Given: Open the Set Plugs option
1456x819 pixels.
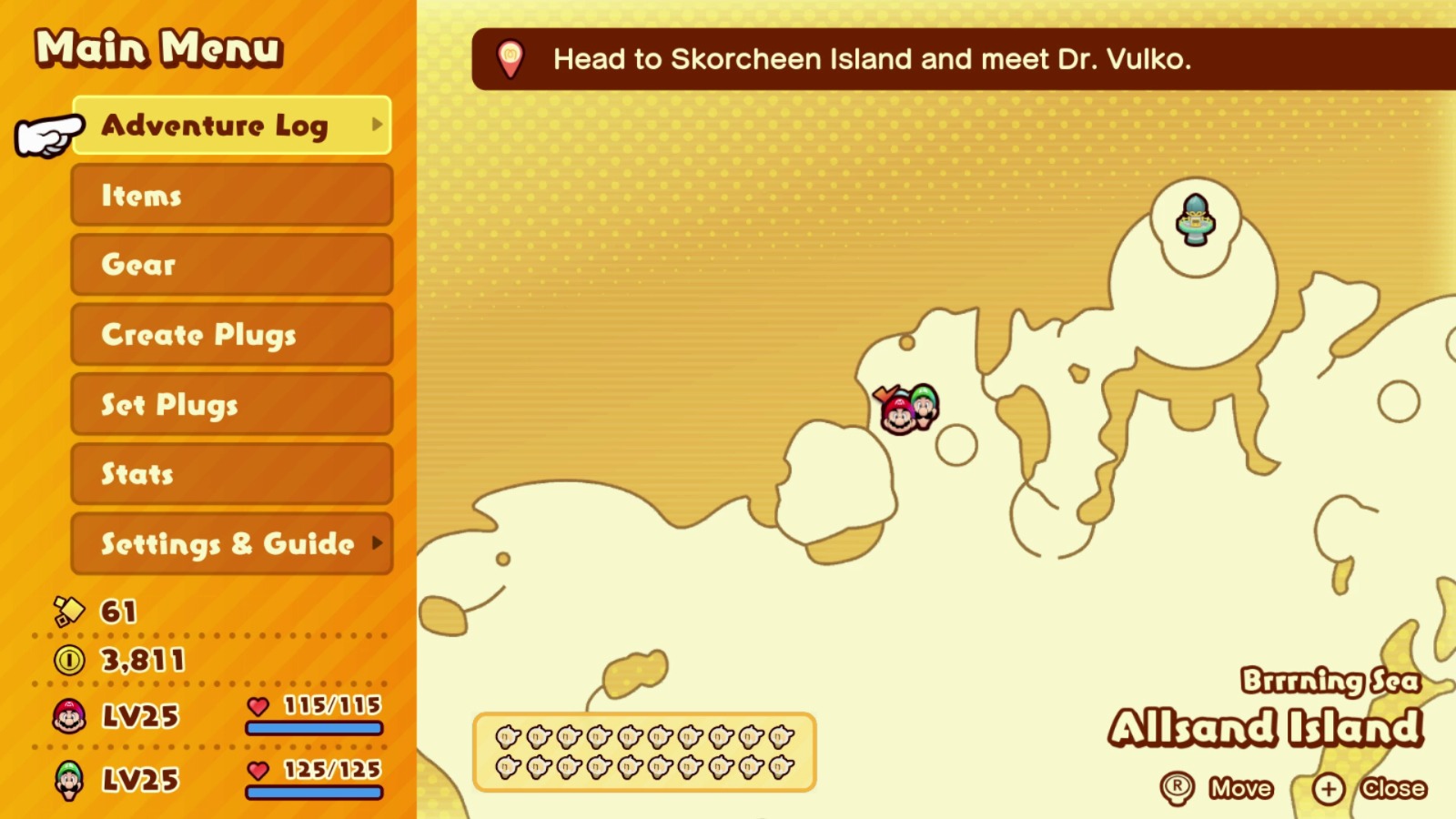Looking at the screenshot, I should pos(230,404).
